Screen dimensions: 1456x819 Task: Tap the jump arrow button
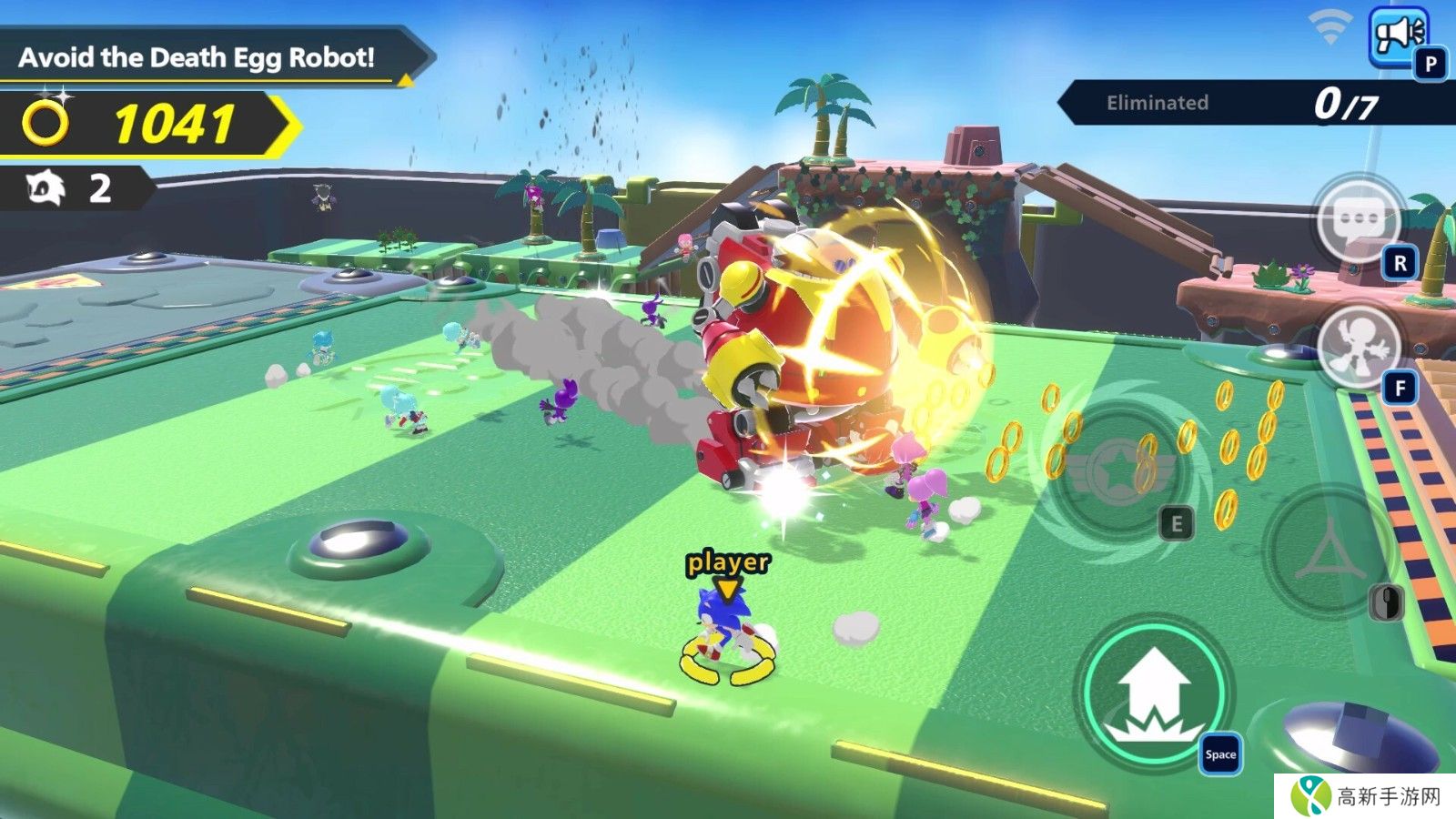click(1155, 693)
